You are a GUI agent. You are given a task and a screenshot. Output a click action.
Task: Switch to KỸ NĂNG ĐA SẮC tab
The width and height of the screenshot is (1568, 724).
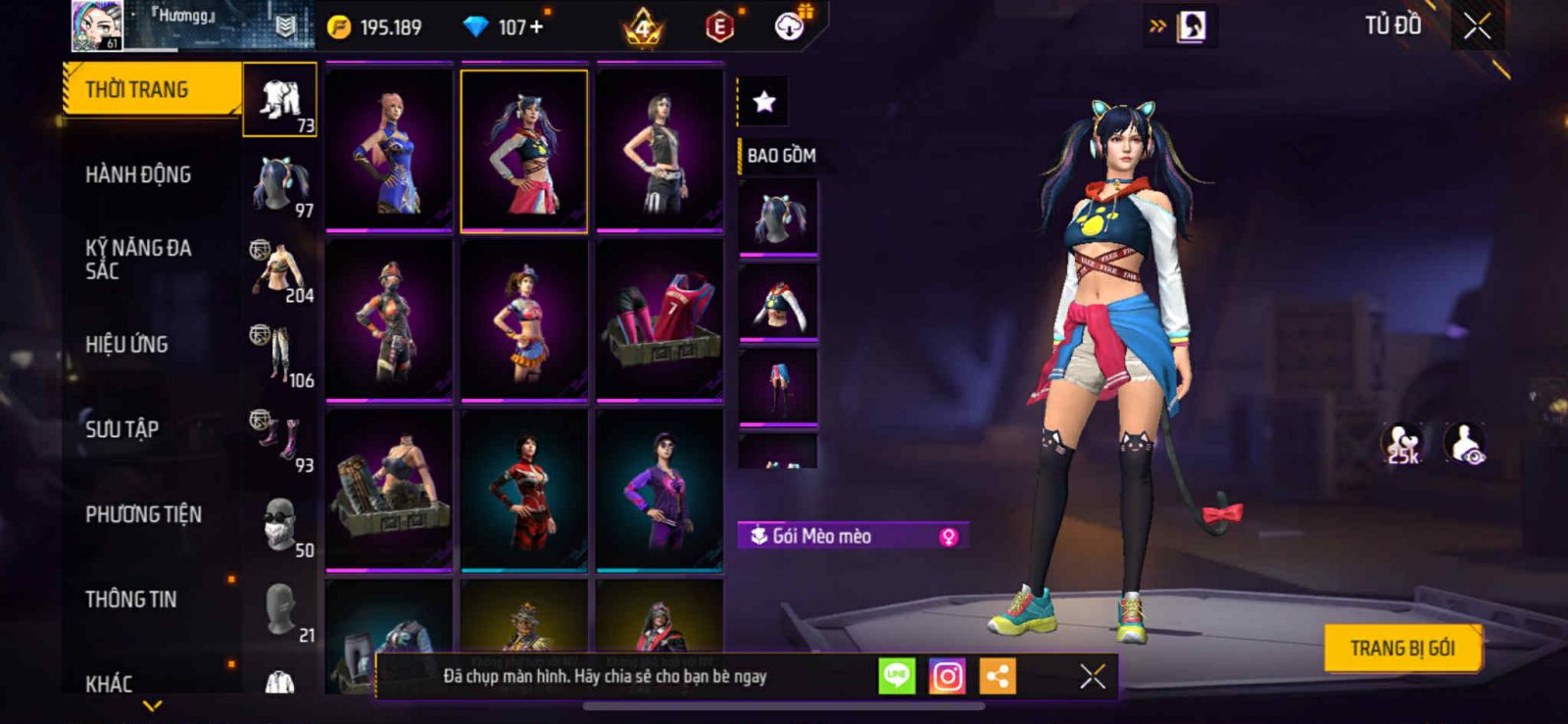coord(138,260)
